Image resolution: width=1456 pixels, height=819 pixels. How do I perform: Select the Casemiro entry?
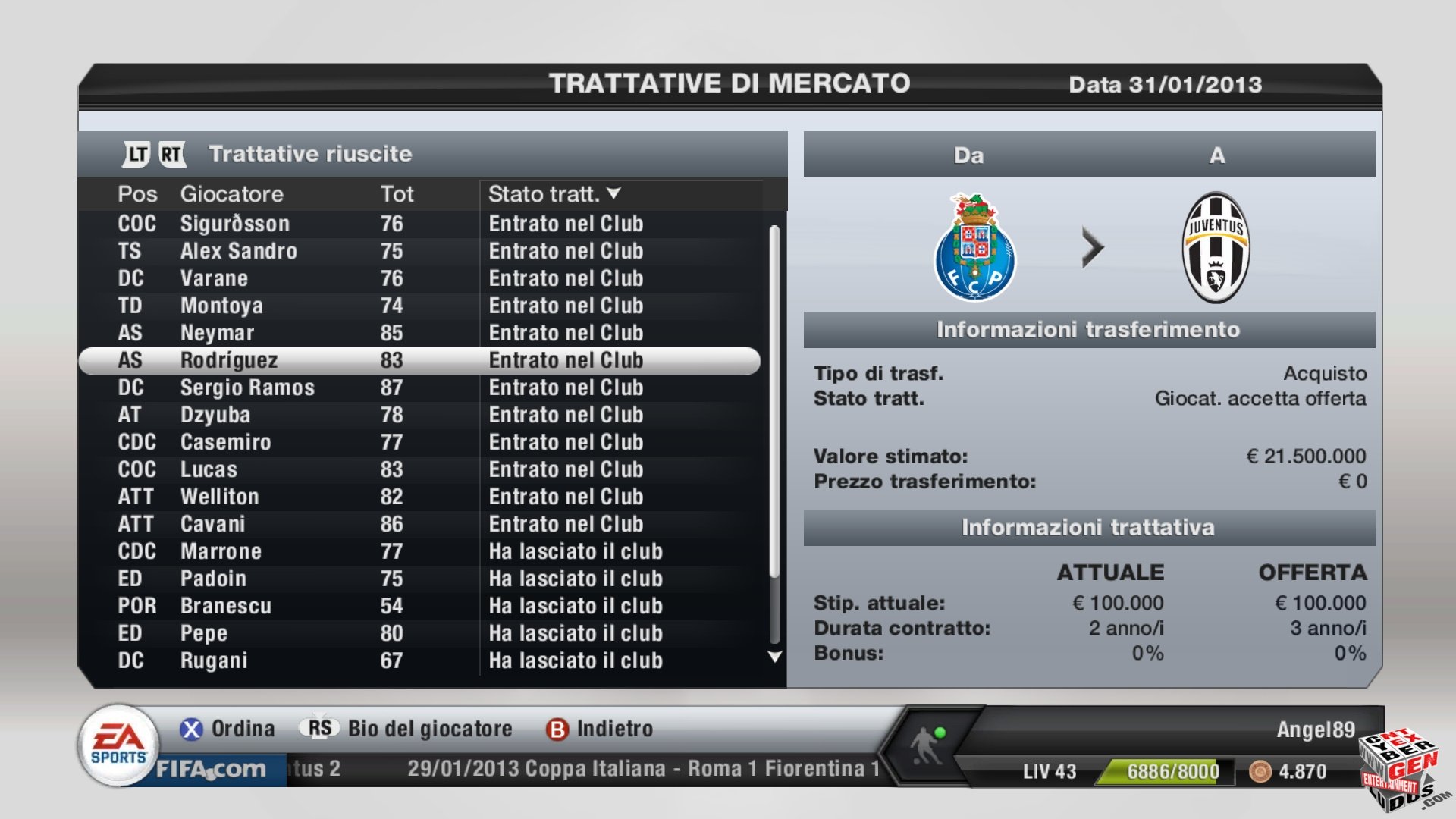(x=225, y=442)
